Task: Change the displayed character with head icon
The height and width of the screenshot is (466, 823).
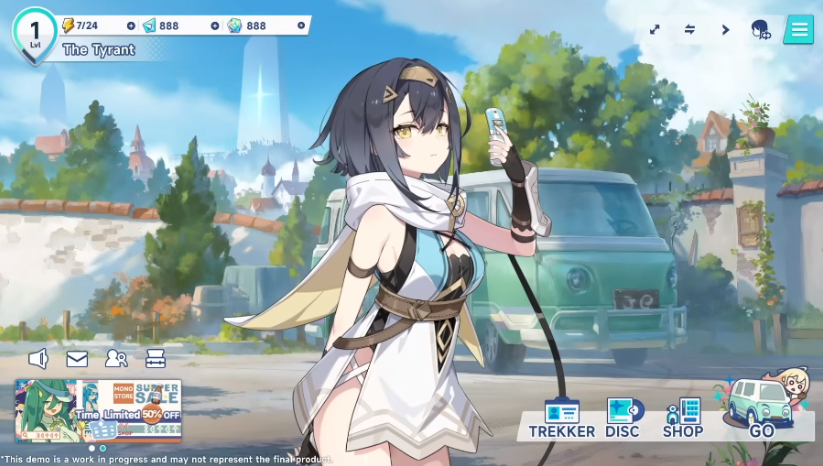Action: tap(761, 30)
